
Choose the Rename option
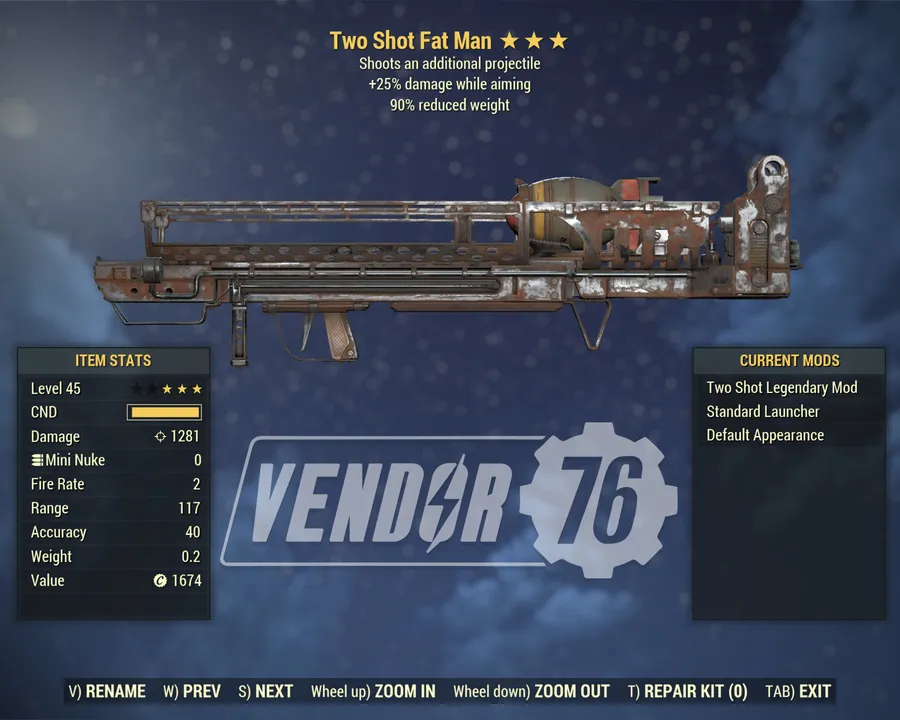[x=107, y=691]
